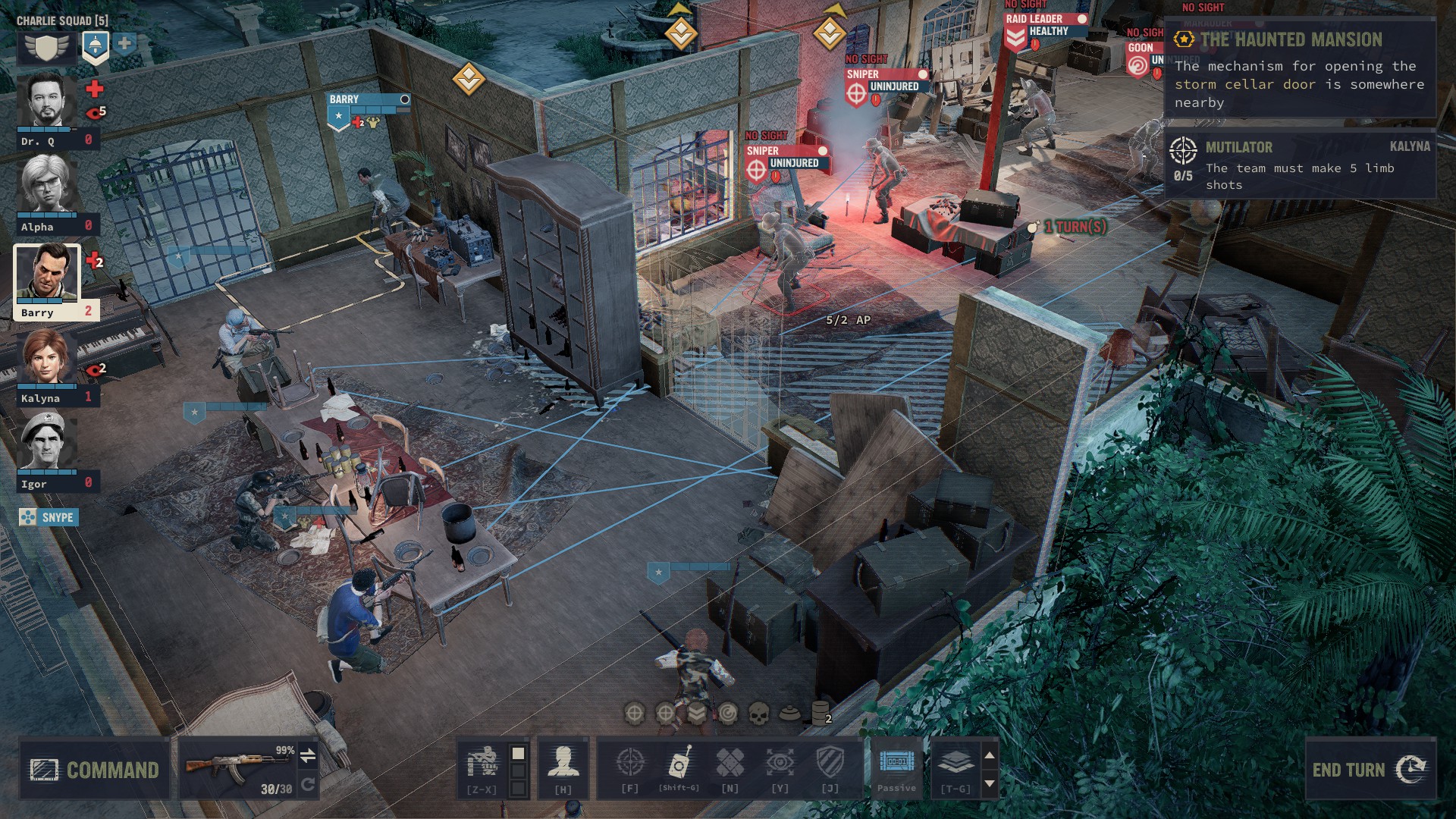Select Dr. Q's portrait
This screenshot has height=819, width=1456.
tap(46, 101)
